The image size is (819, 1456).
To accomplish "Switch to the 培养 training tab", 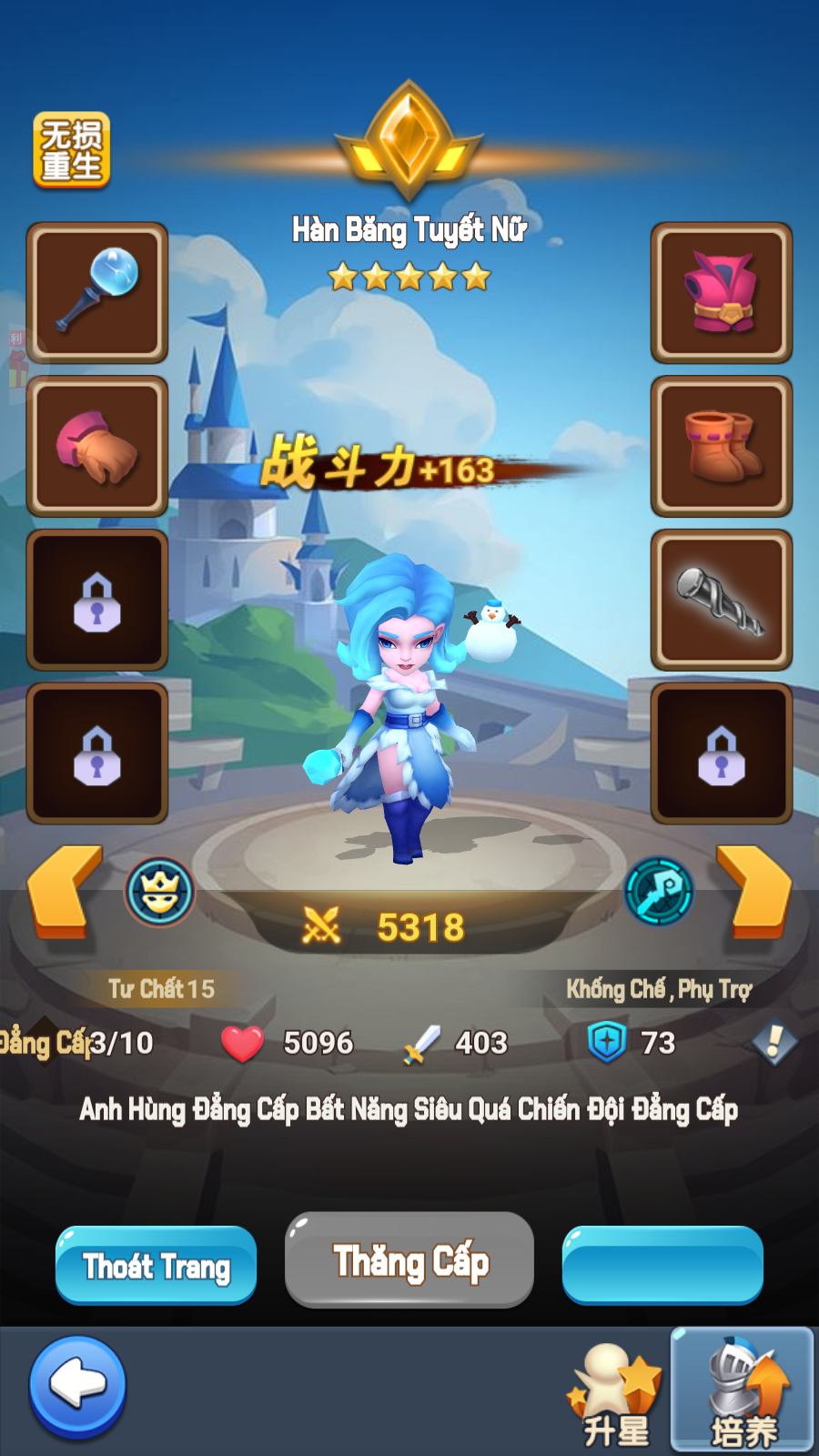I will [x=743, y=1390].
